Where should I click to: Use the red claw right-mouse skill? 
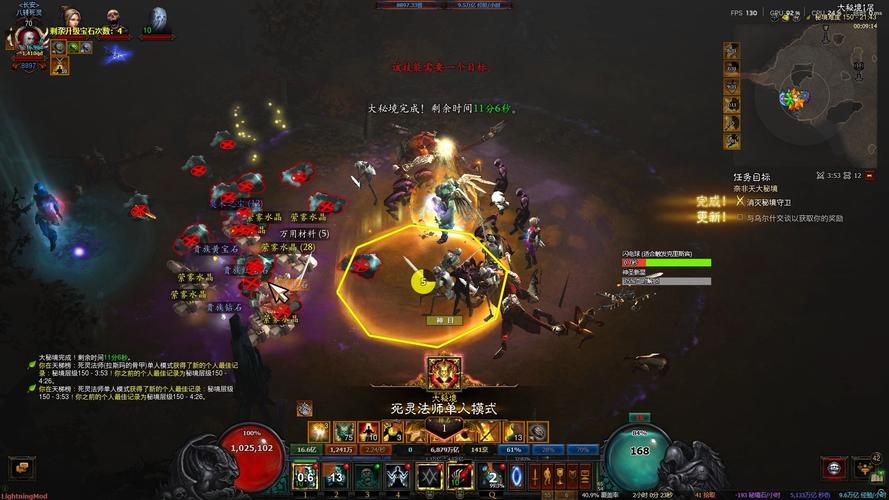pyautogui.click(x=460, y=475)
